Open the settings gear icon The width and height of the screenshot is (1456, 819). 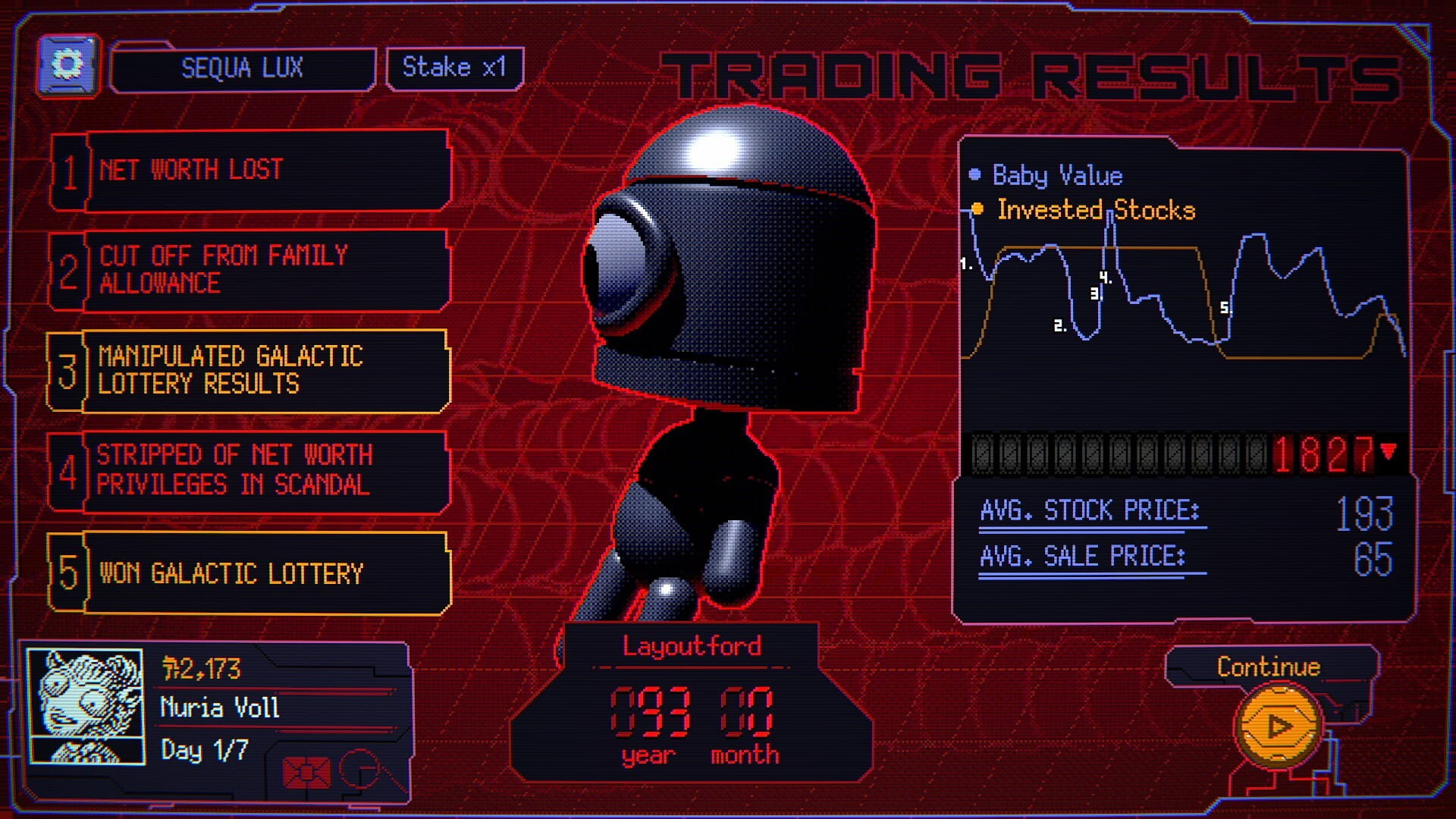point(70,64)
